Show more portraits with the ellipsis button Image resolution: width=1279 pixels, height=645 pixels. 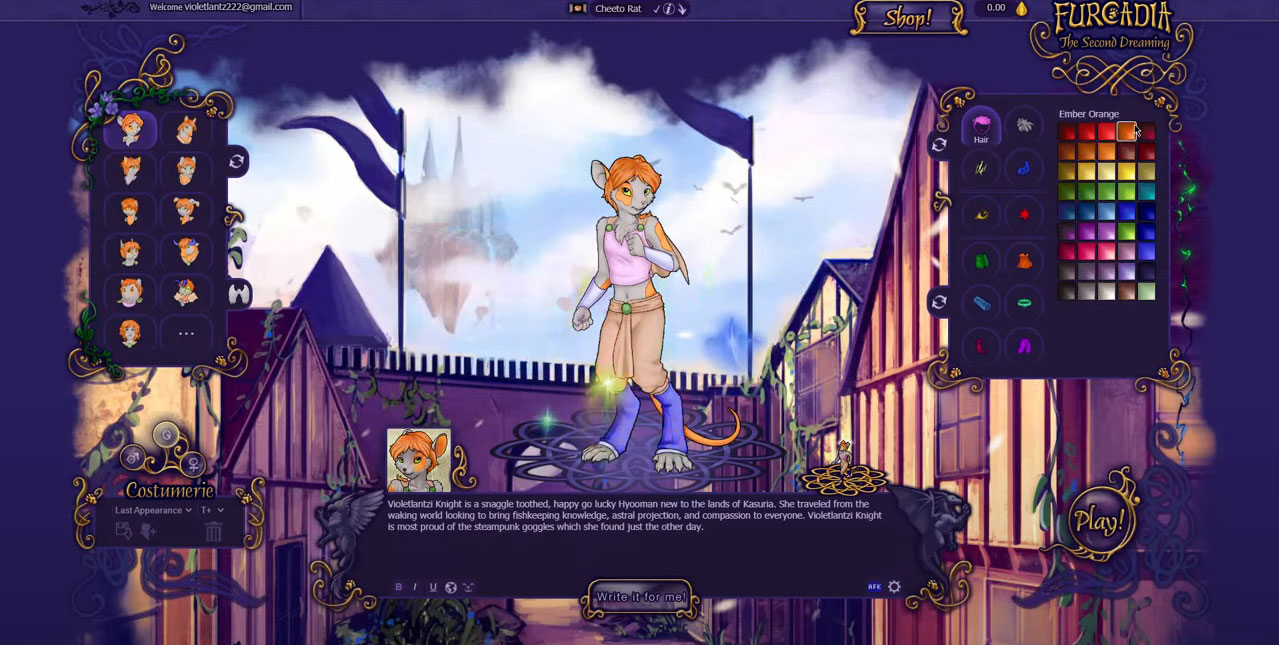click(x=186, y=333)
